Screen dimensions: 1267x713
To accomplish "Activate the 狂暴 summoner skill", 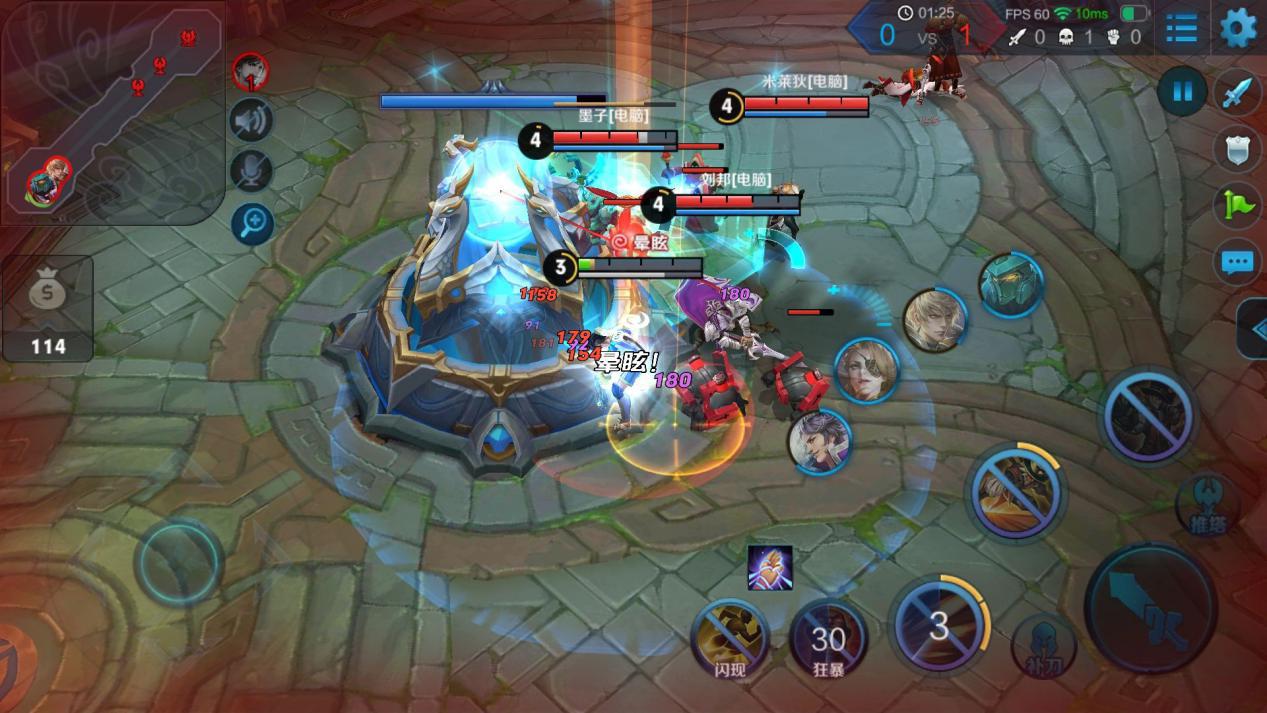I will (x=827, y=637).
